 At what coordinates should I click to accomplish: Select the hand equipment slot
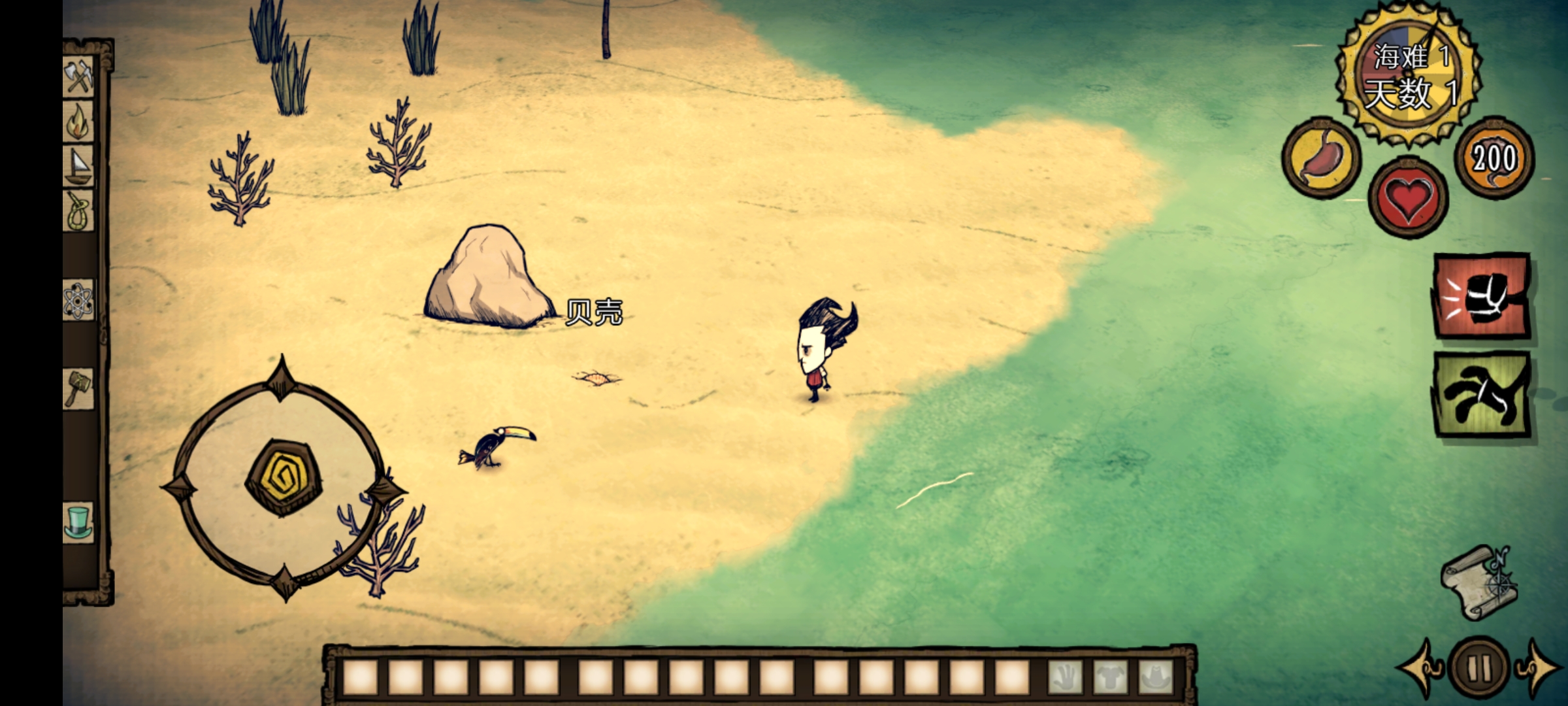point(1065,678)
